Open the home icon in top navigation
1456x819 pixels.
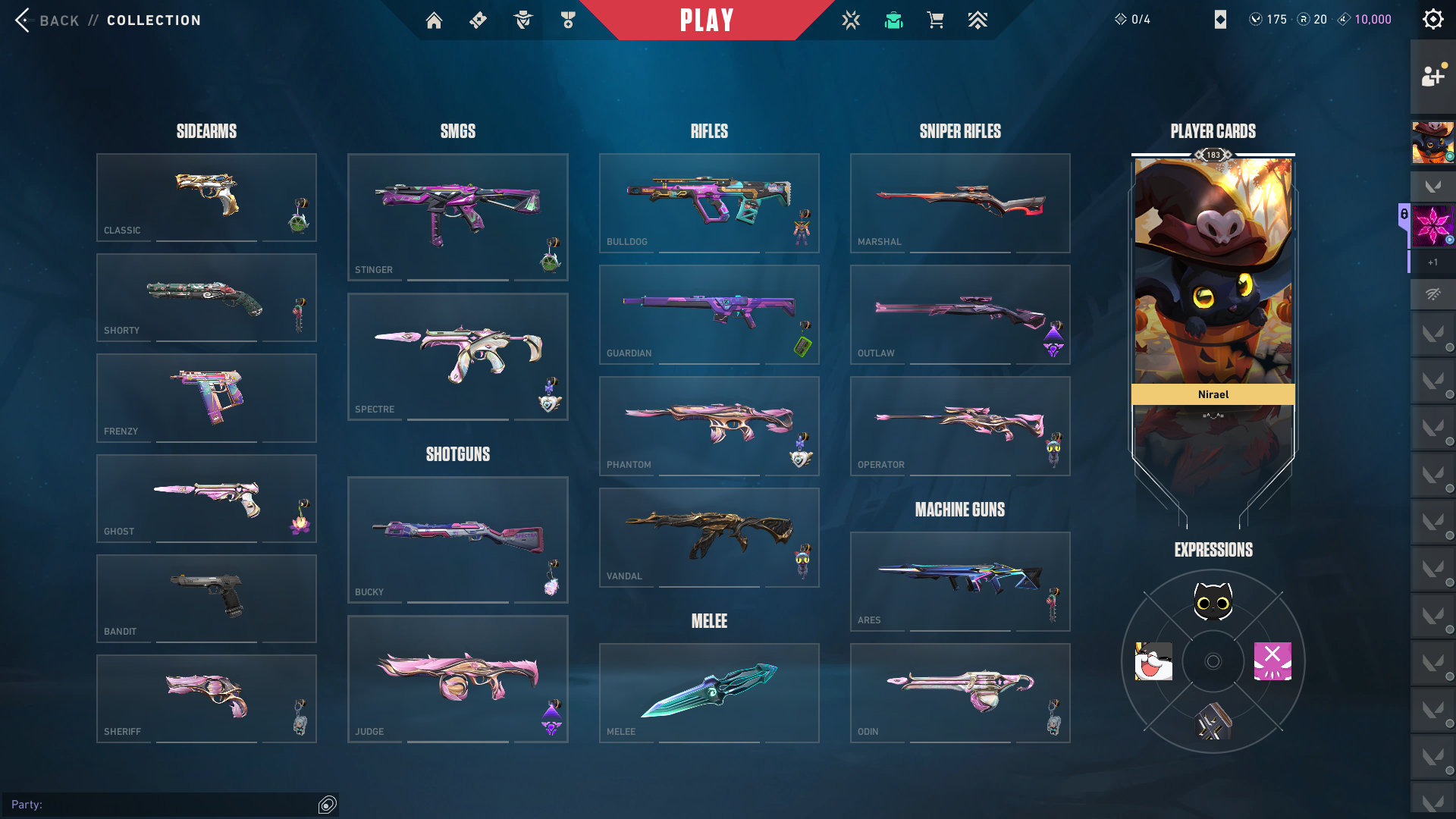coord(434,20)
